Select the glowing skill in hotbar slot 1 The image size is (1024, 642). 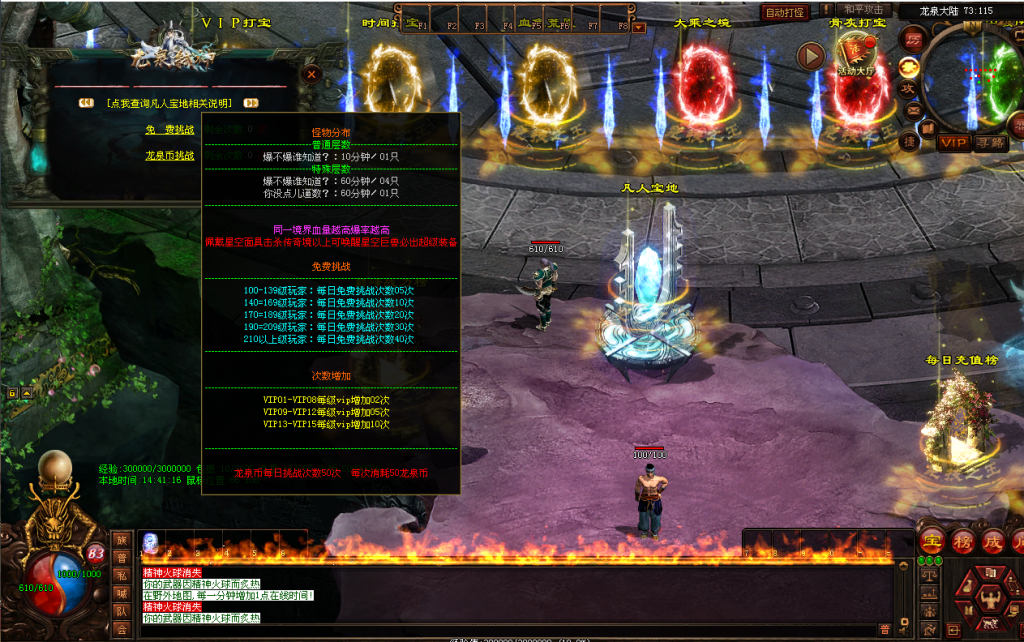pyautogui.click(x=150, y=541)
